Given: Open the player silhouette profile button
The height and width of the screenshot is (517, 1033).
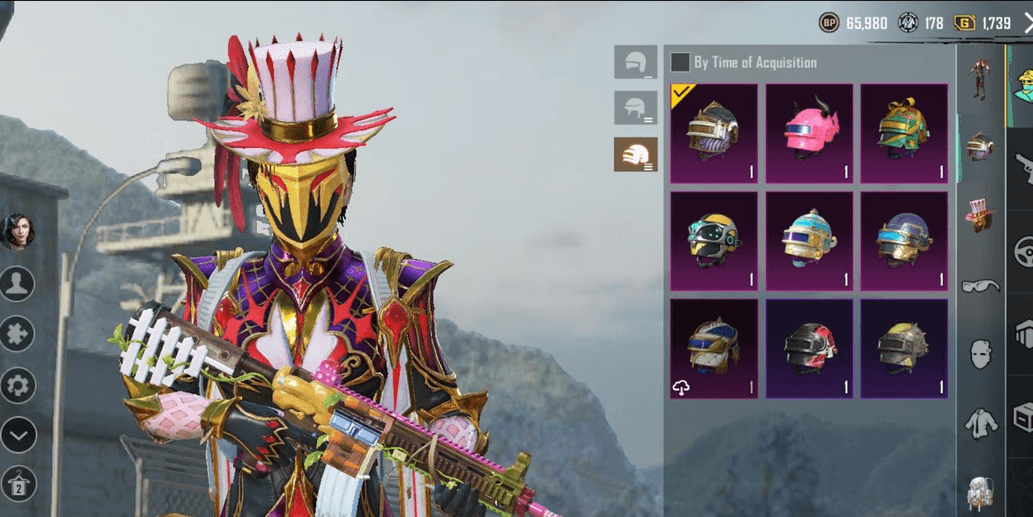Looking at the screenshot, I should 18,284.
